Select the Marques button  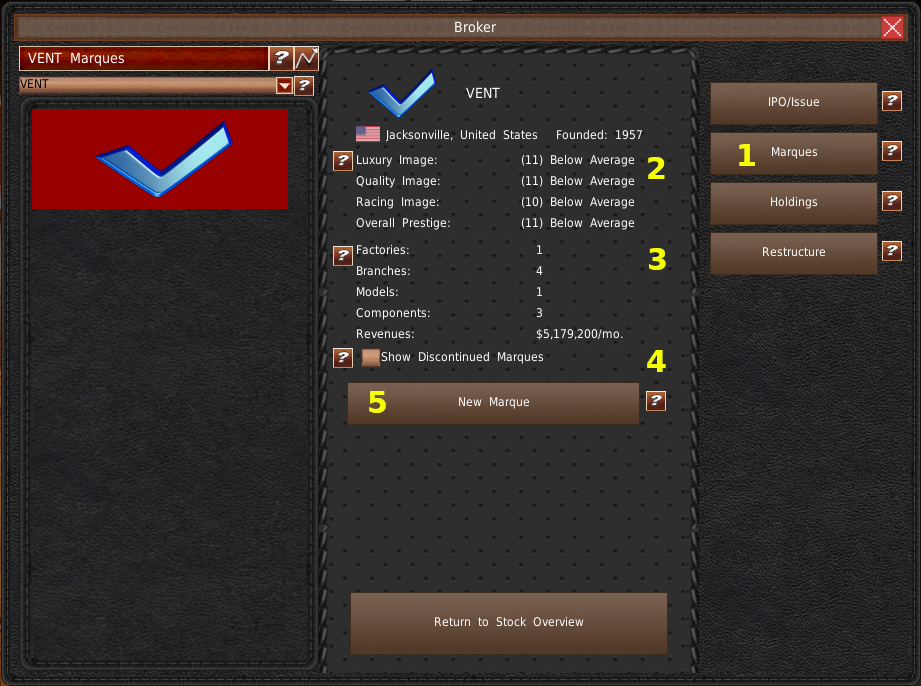pyautogui.click(x=793, y=152)
